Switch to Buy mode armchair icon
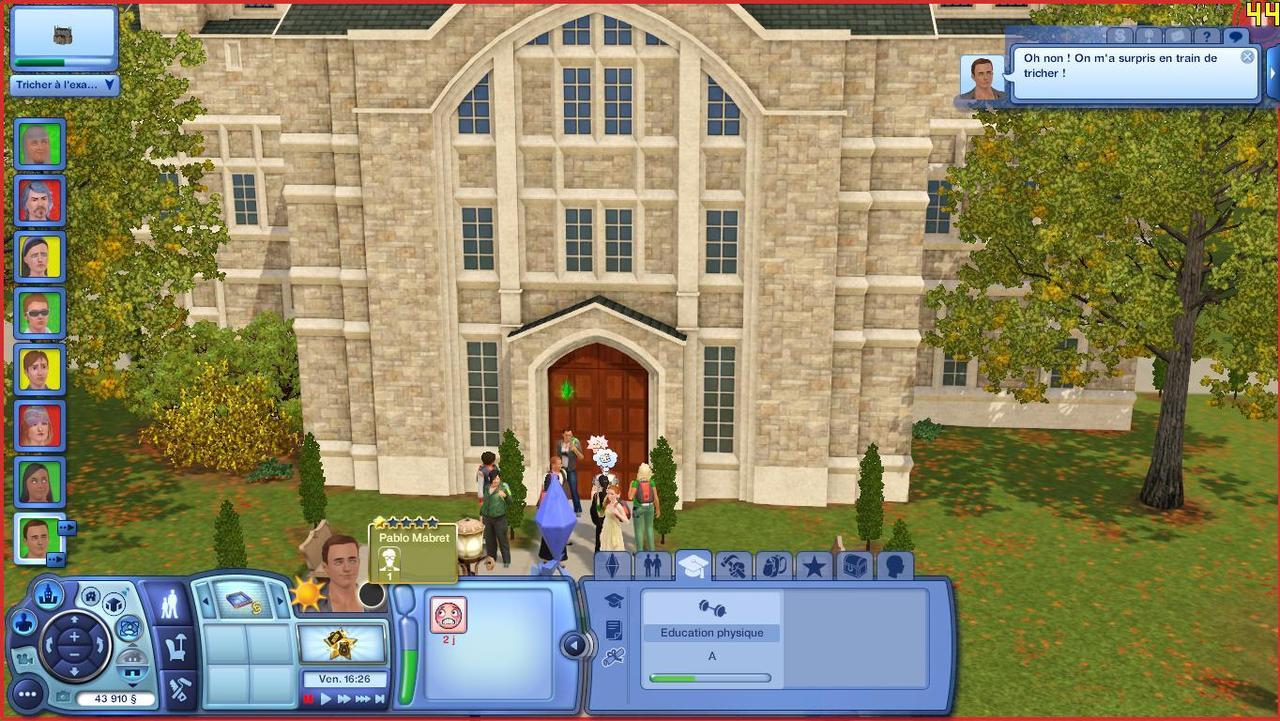Image resolution: width=1280 pixels, height=721 pixels. (x=177, y=647)
